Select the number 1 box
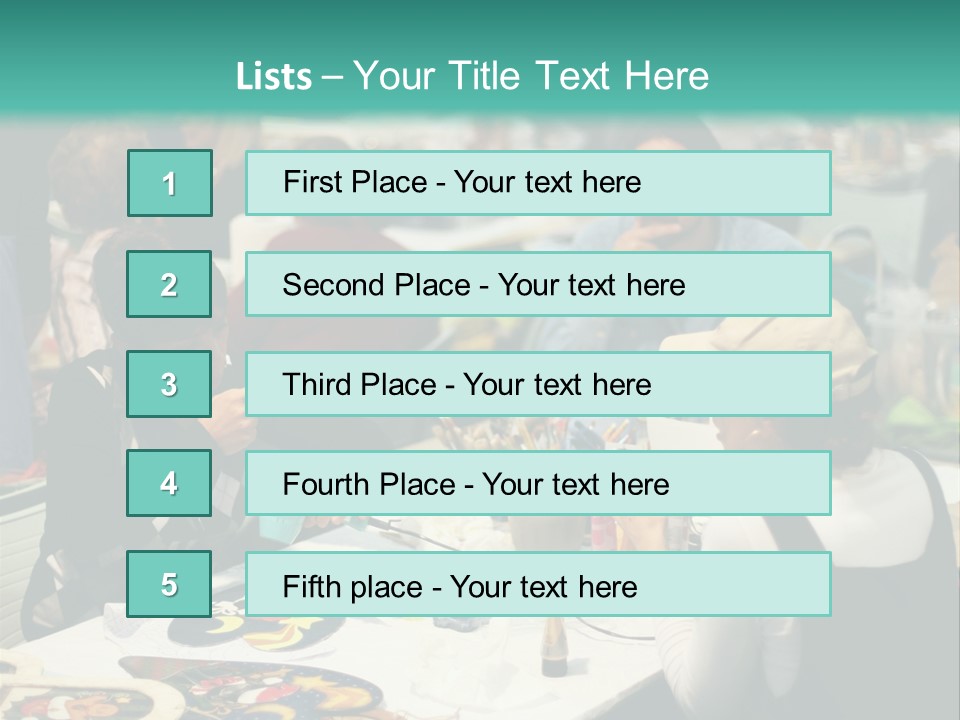The image size is (960, 720). 170,183
